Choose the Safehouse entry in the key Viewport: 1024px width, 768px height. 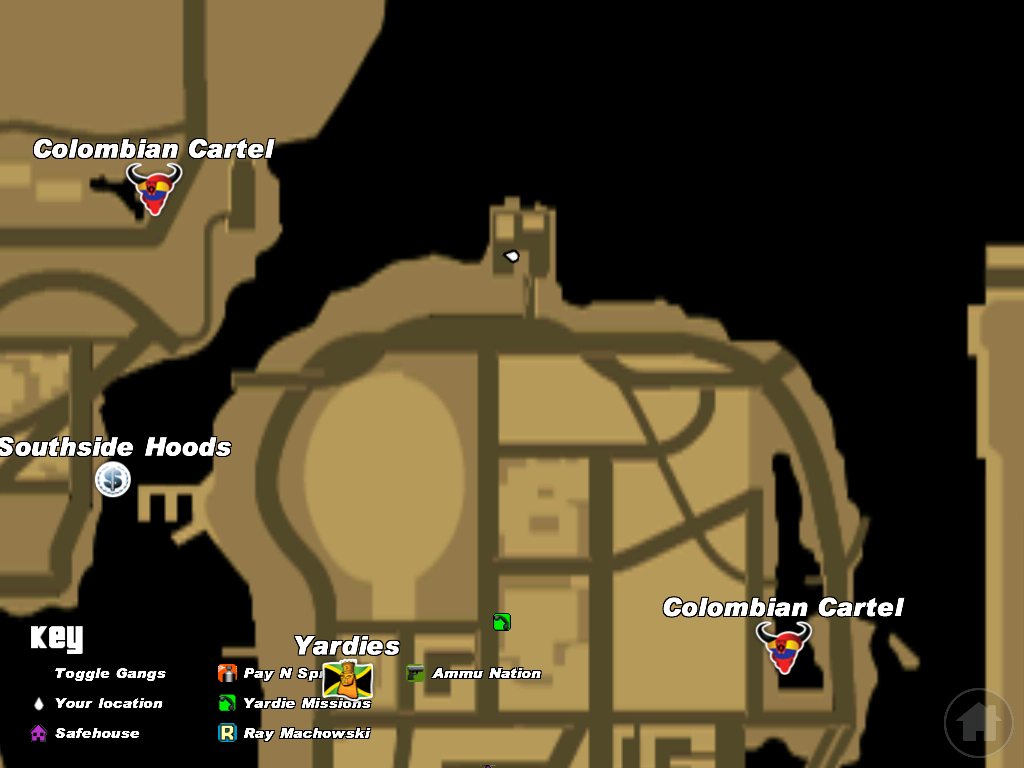(x=97, y=734)
